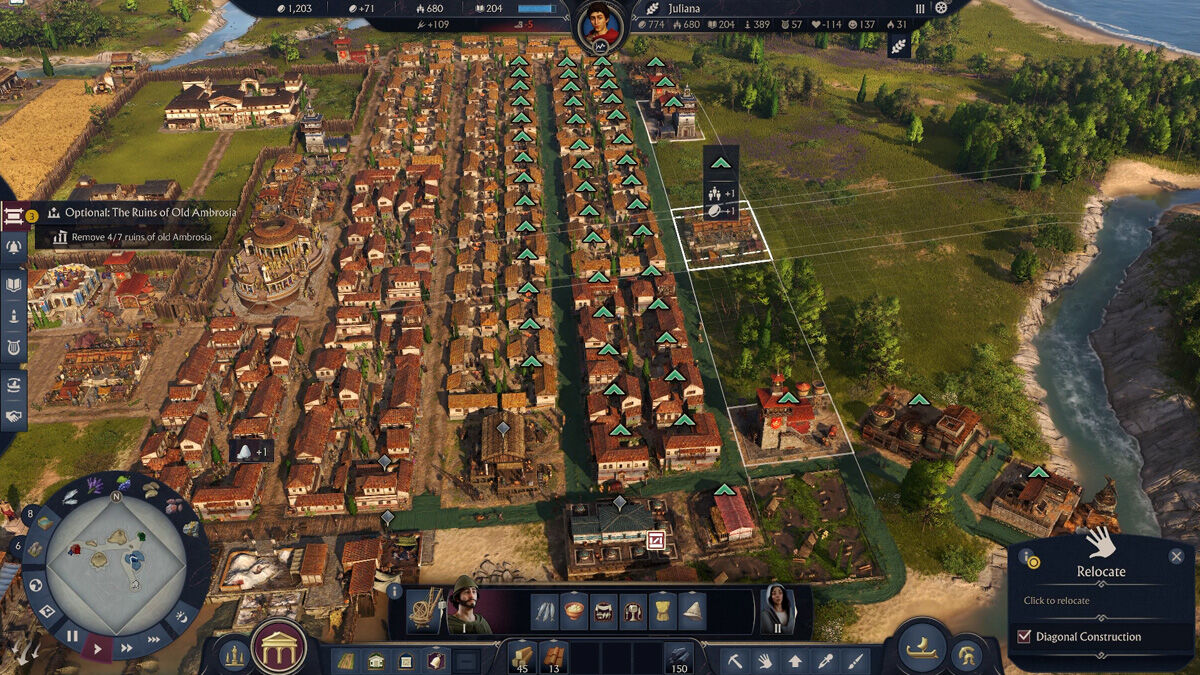1200x675 pixels.
Task: Open the temple build menu button
Action: 278,648
